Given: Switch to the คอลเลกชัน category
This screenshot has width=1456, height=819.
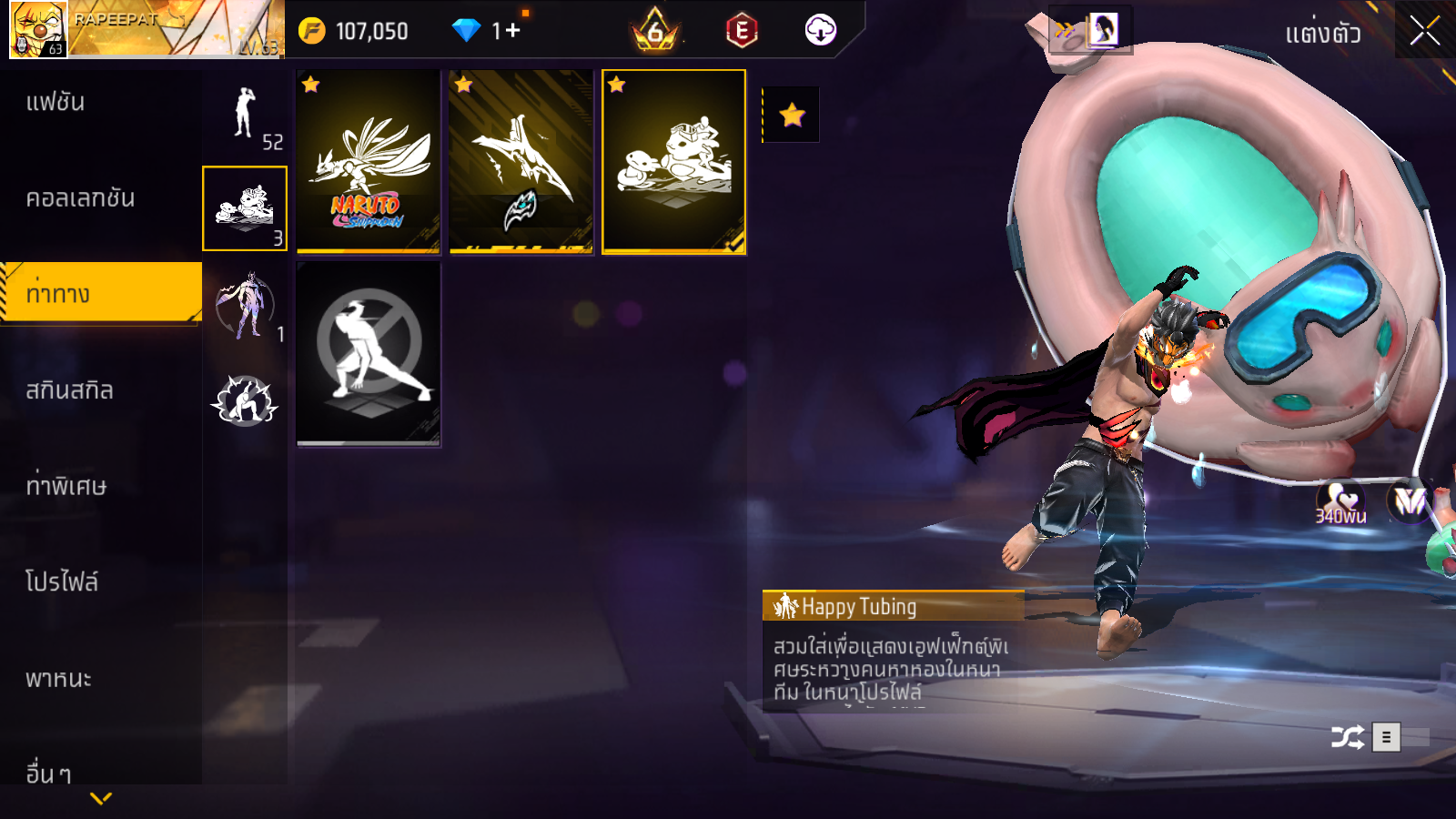Looking at the screenshot, I should coord(80,198).
